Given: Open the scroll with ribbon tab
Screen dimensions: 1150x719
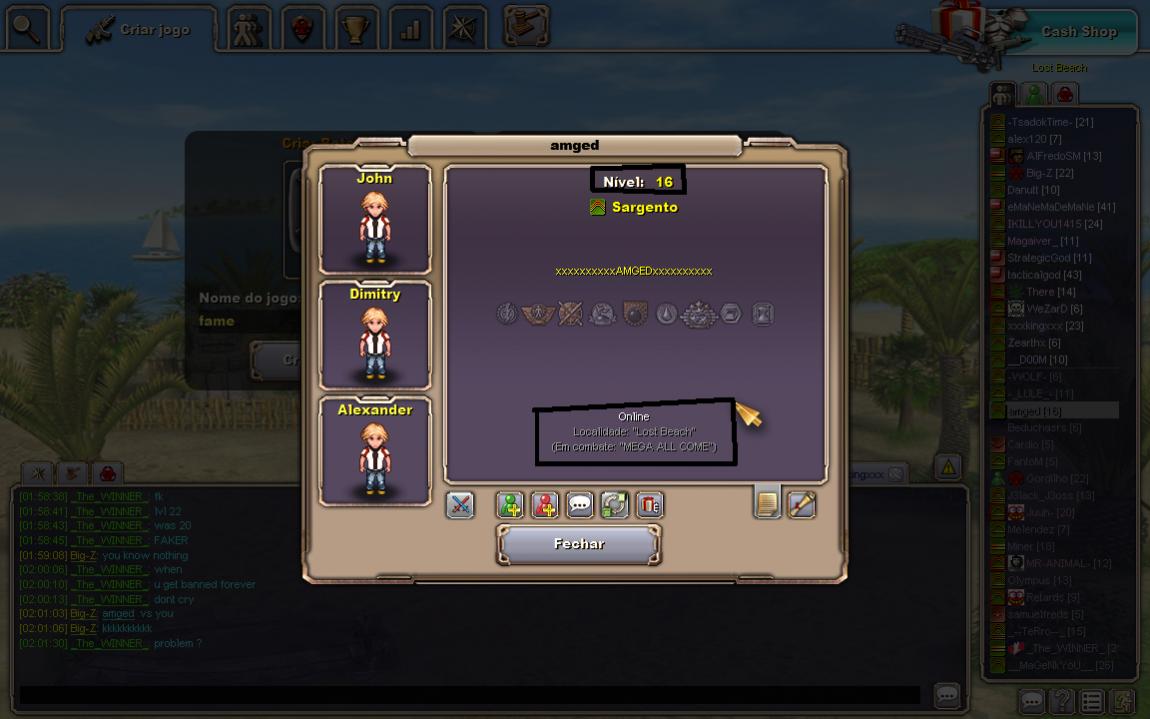Looking at the screenshot, I should coord(802,505).
